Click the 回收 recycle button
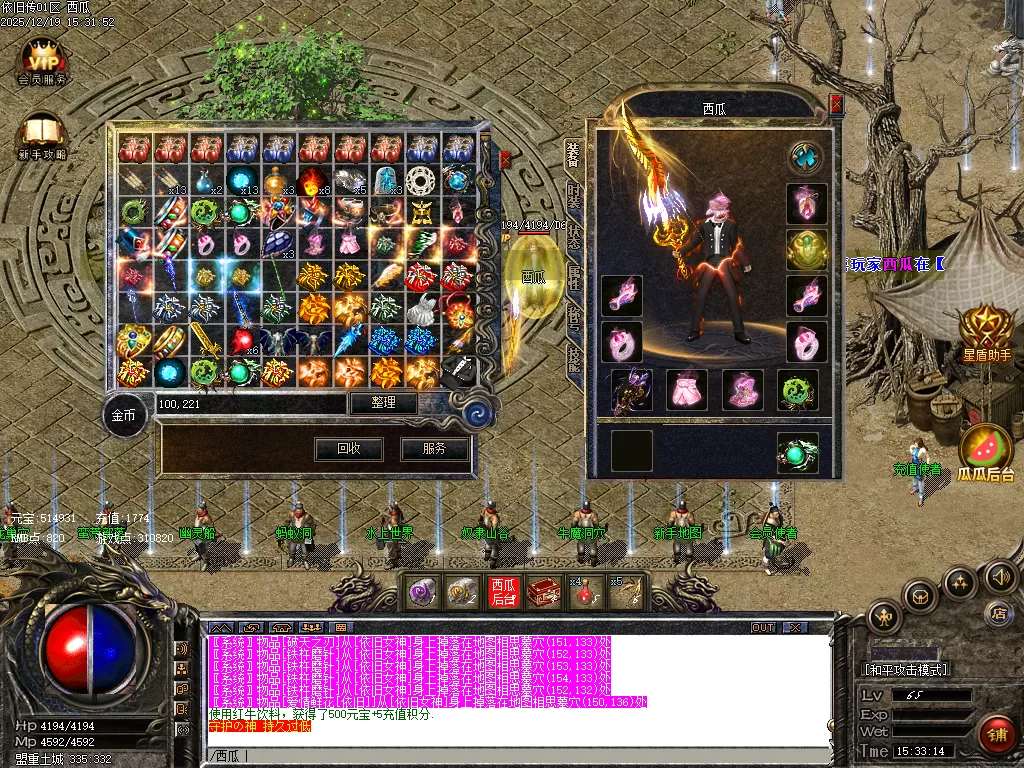Viewport: 1024px width, 768px height. coord(348,449)
